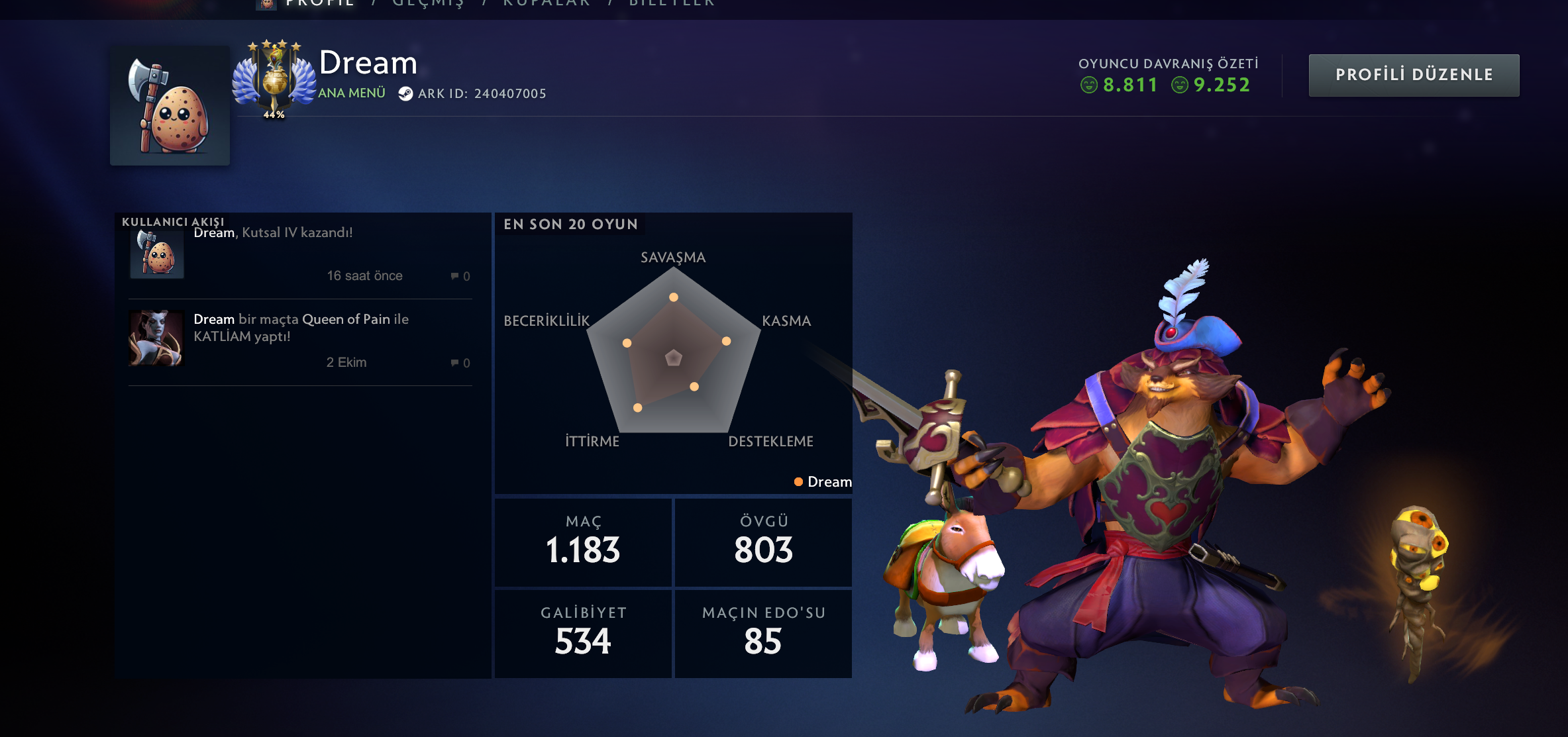This screenshot has height=737, width=1568.
Task: Click the Steam icon beside ARK ID
Action: (405, 94)
